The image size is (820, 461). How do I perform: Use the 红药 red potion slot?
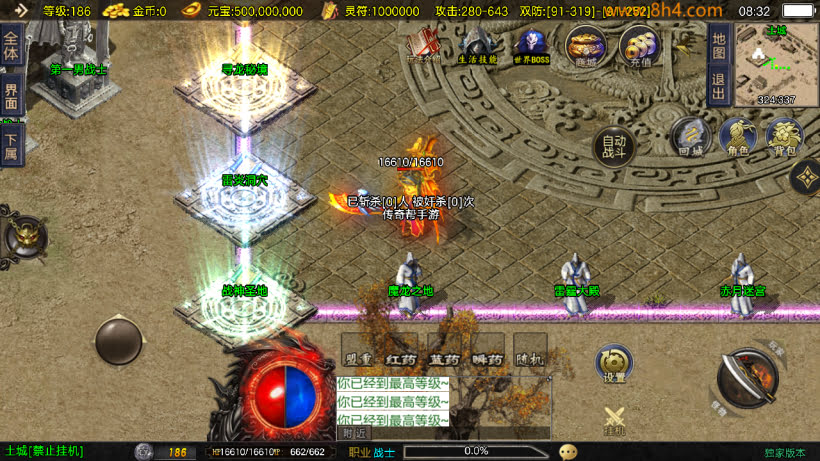(401, 352)
